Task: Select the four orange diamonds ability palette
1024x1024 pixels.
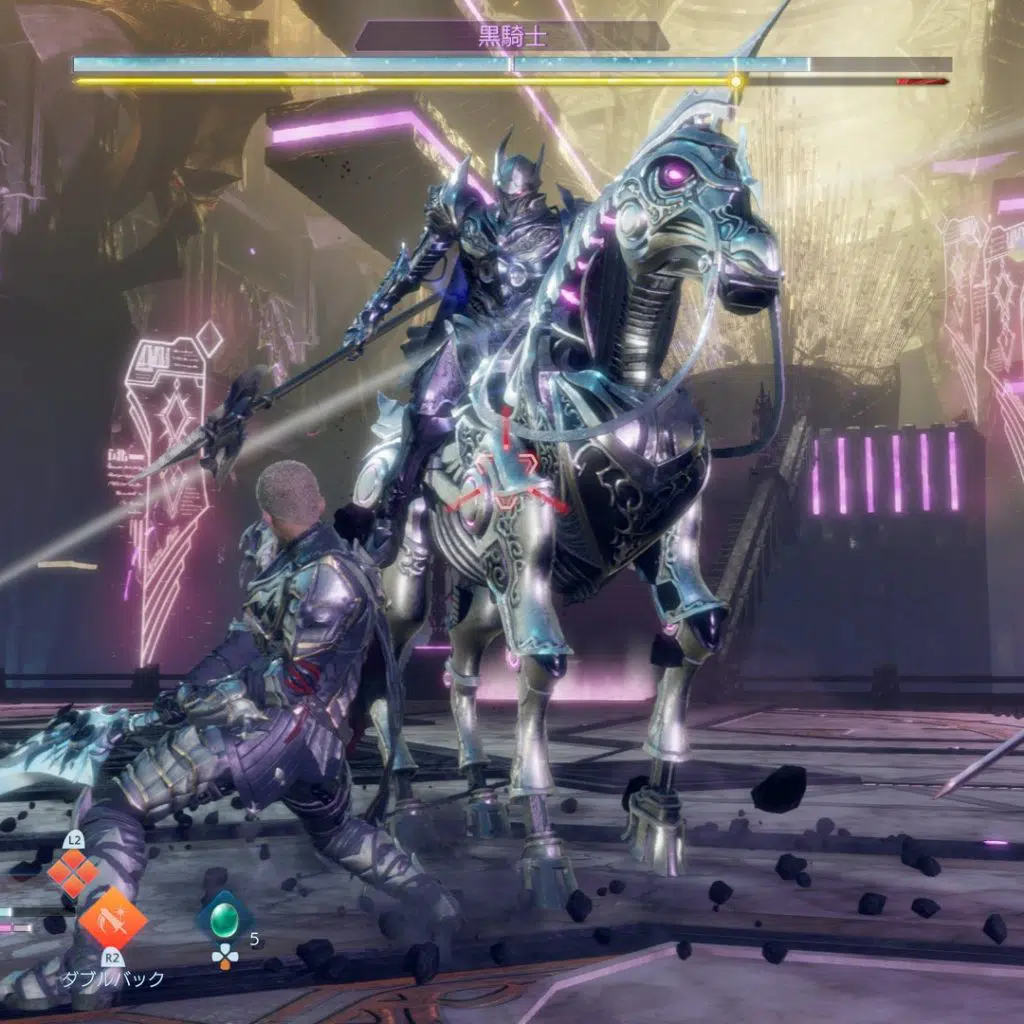Action: [74, 872]
